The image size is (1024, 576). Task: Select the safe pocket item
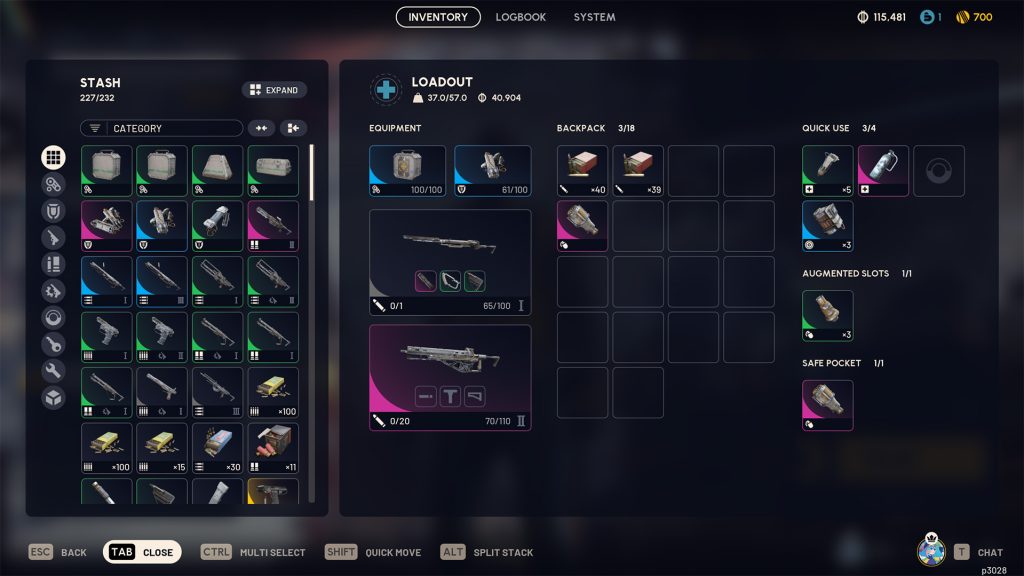pos(827,405)
